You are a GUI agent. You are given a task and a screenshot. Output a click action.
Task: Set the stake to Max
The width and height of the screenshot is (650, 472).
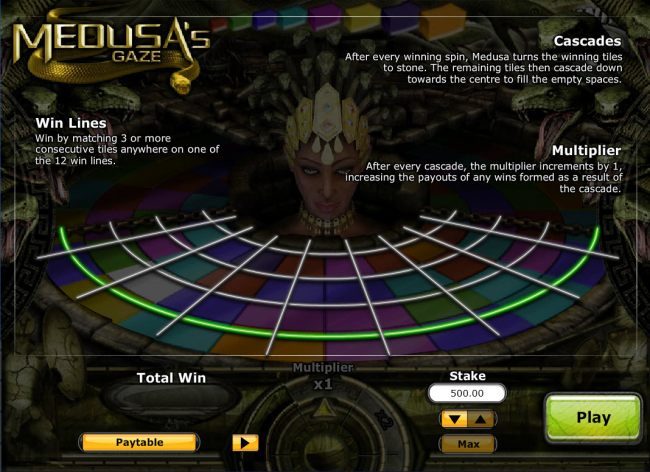click(468, 443)
